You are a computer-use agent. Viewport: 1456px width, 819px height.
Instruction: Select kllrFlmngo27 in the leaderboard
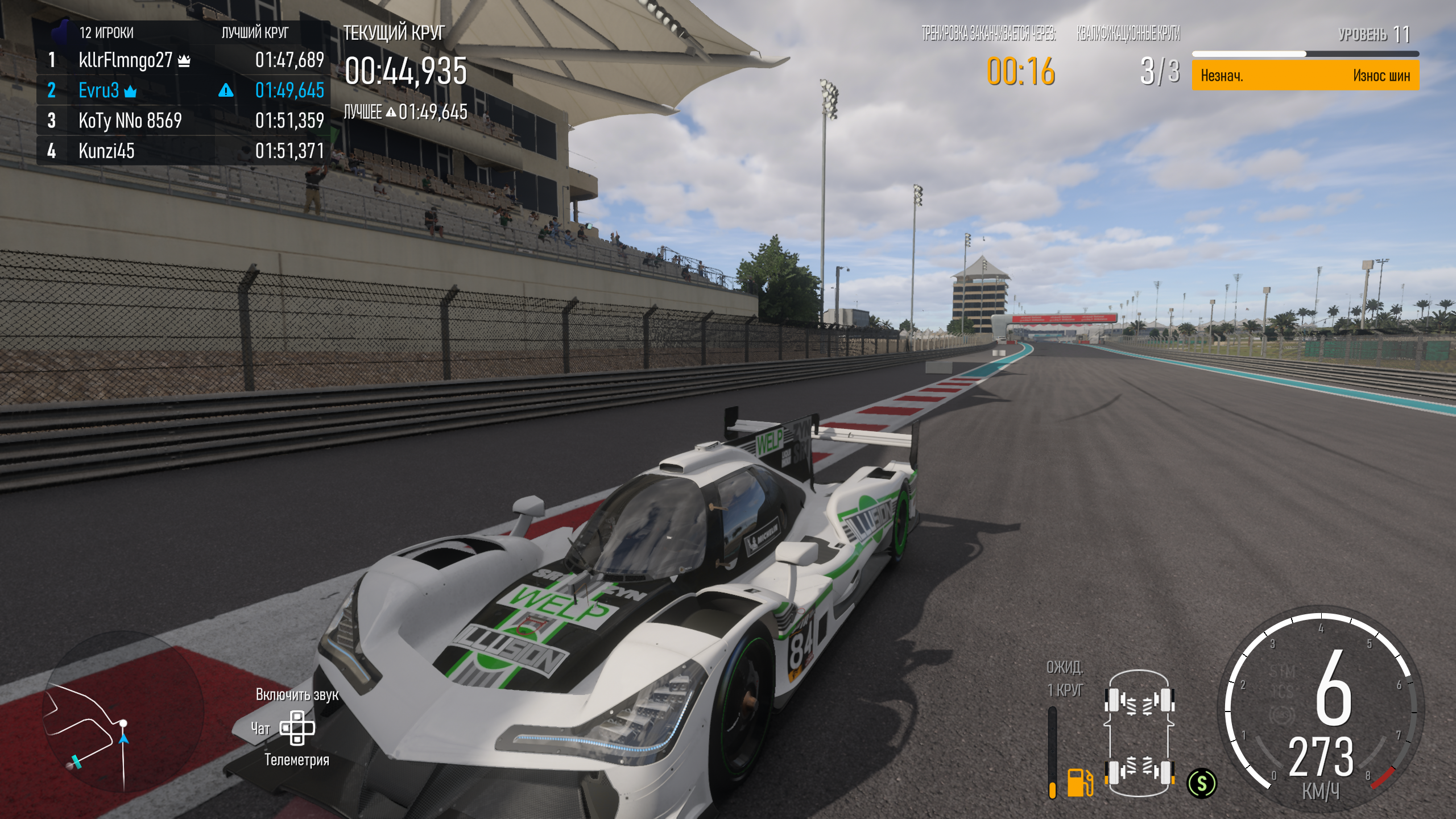(x=125, y=60)
